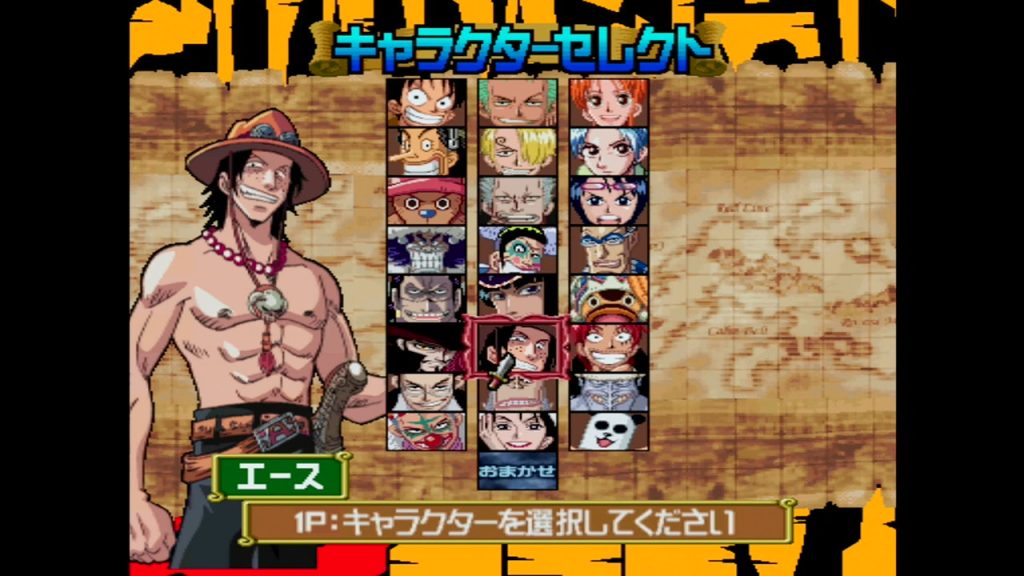Select Crocodile's scarred face portrait
Screen dimensions: 1024x576
click(427, 298)
